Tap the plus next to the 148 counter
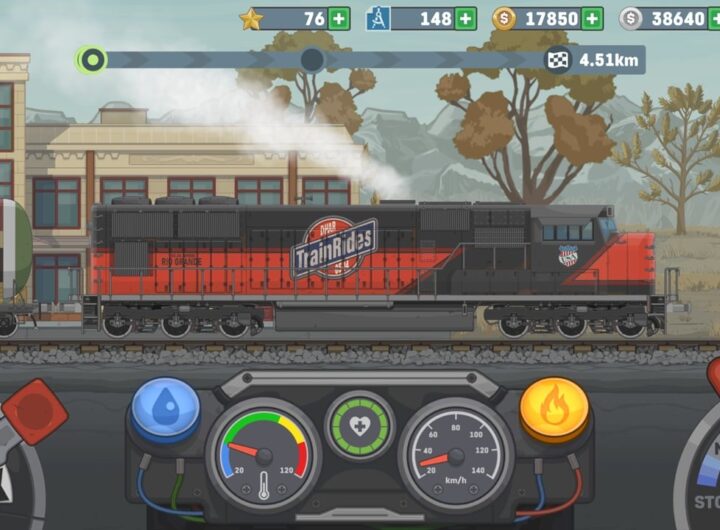The image size is (720, 530). tap(465, 19)
